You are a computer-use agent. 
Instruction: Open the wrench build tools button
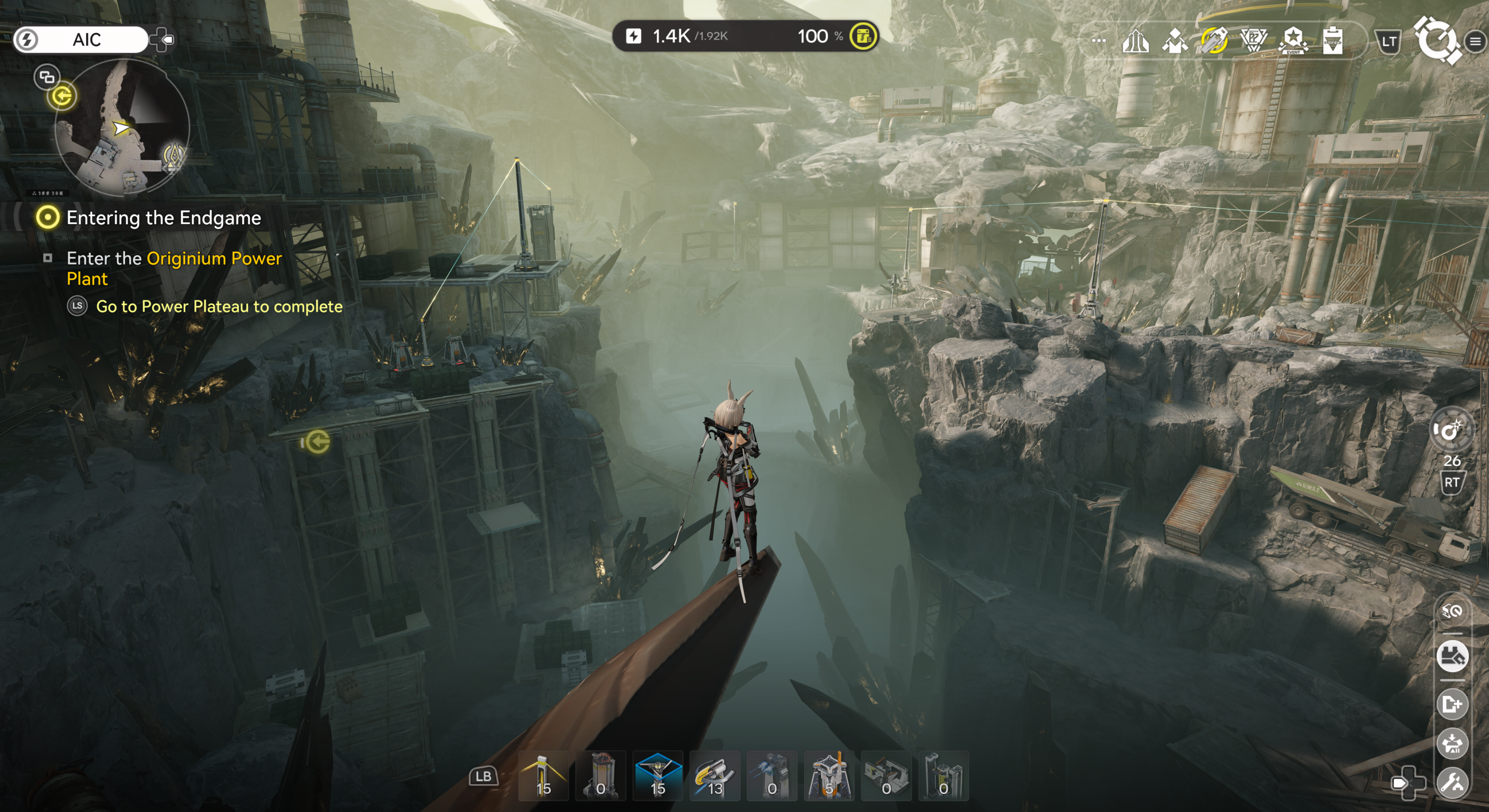pyautogui.click(x=1453, y=783)
